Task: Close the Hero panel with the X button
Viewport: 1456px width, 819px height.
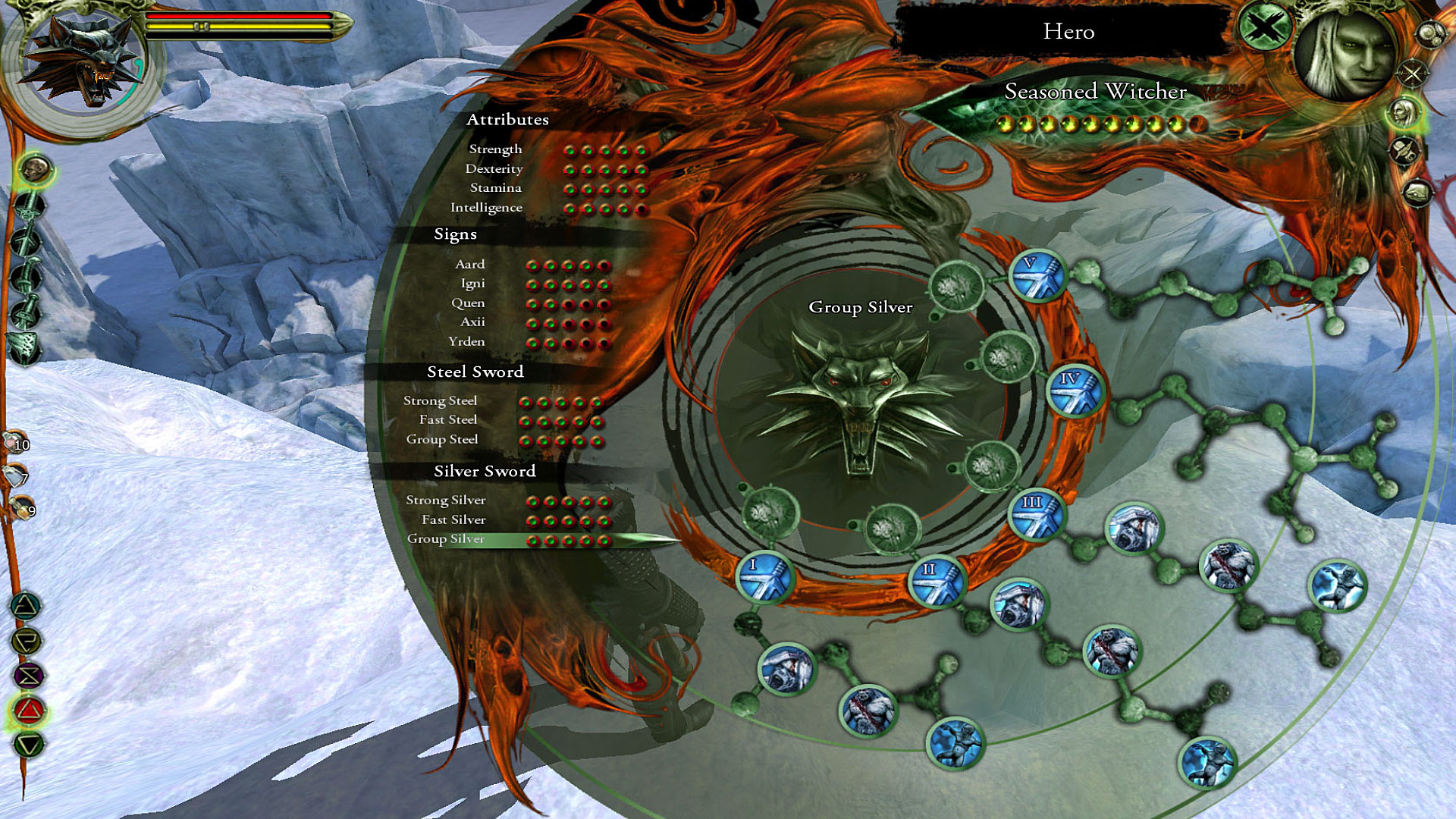Action: (1263, 29)
